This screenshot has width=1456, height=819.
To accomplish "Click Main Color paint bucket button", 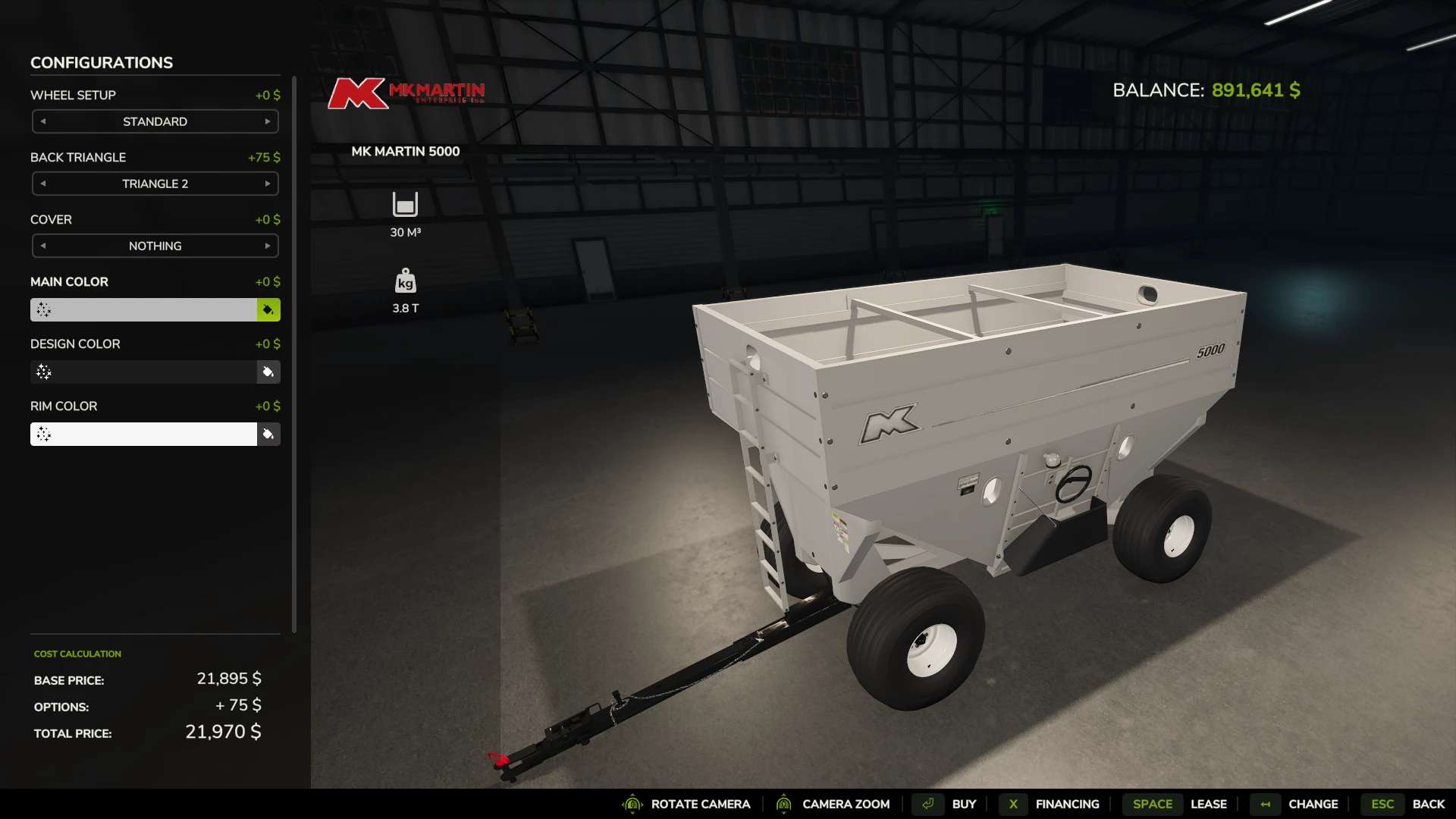I will click(x=268, y=309).
